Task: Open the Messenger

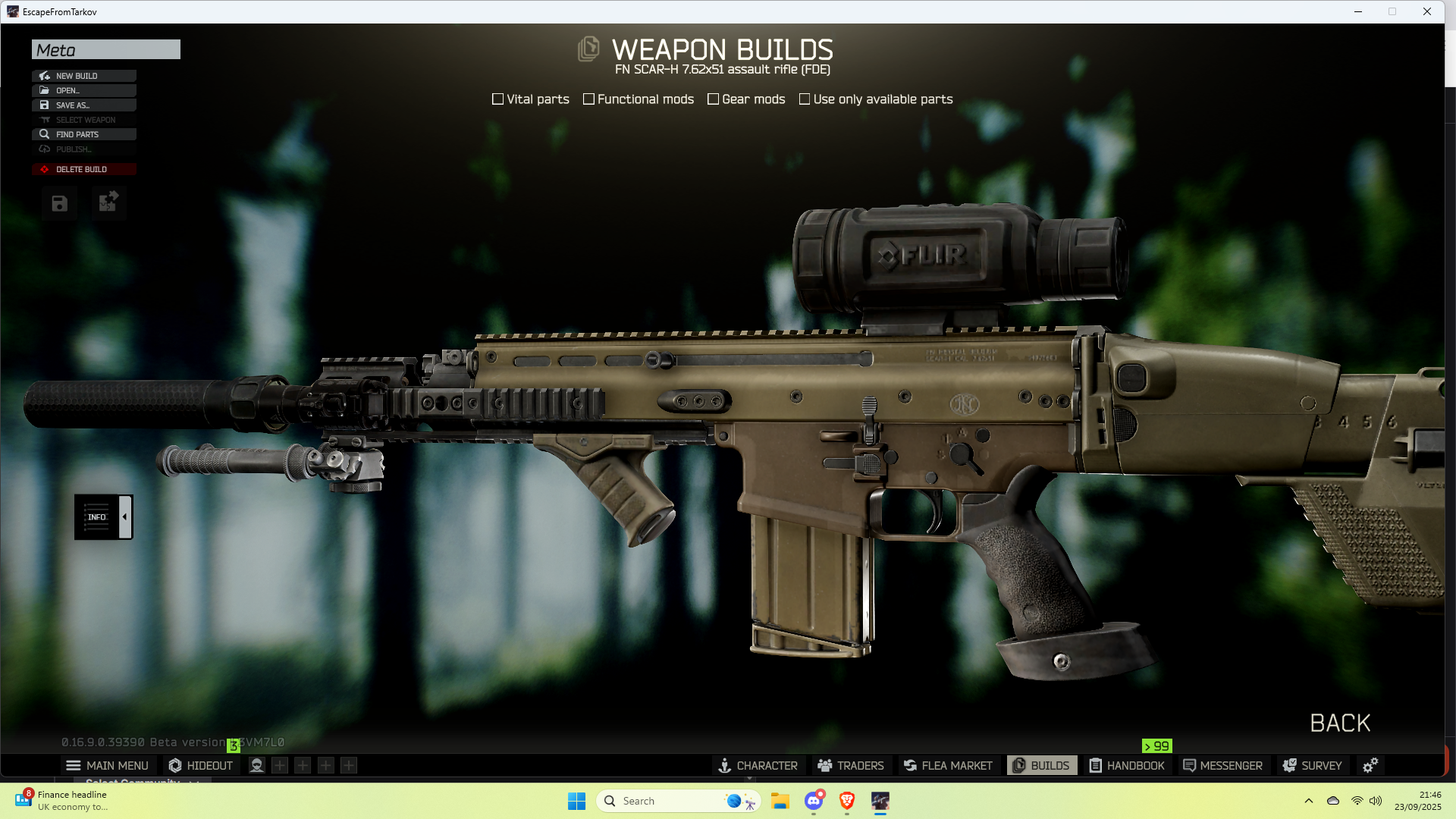Action: coord(1222,766)
